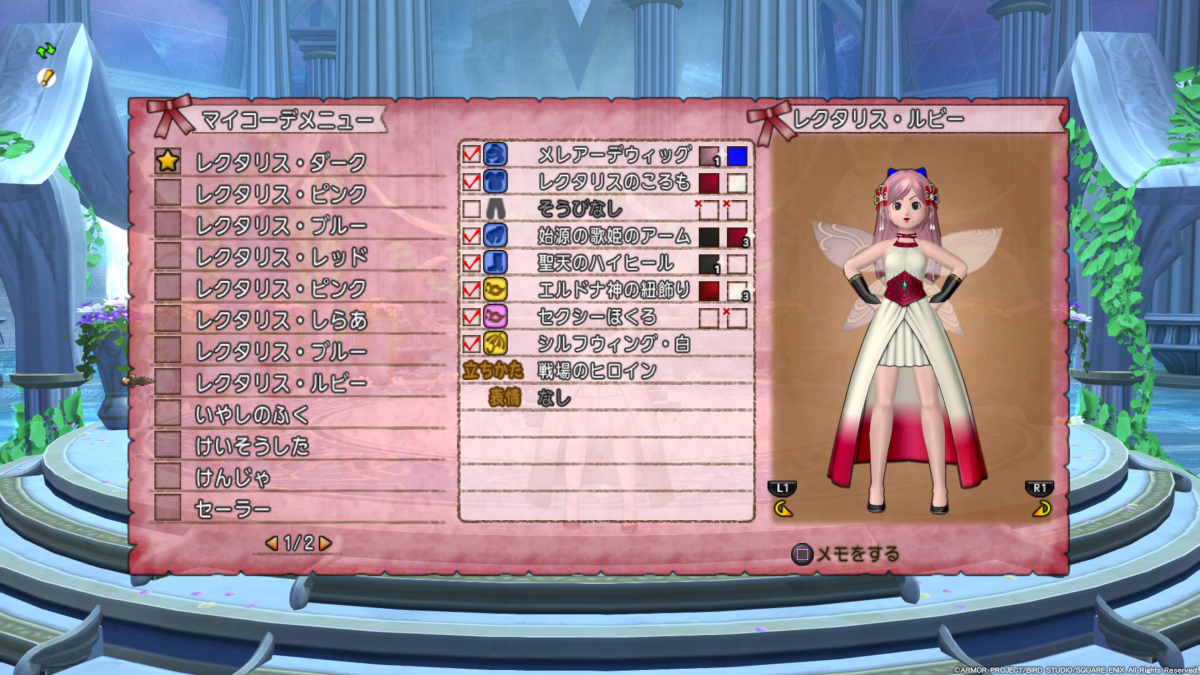Screen dimensions: 1200x675
Task: Choose the いやしのふく outfit
Action: pos(252,414)
